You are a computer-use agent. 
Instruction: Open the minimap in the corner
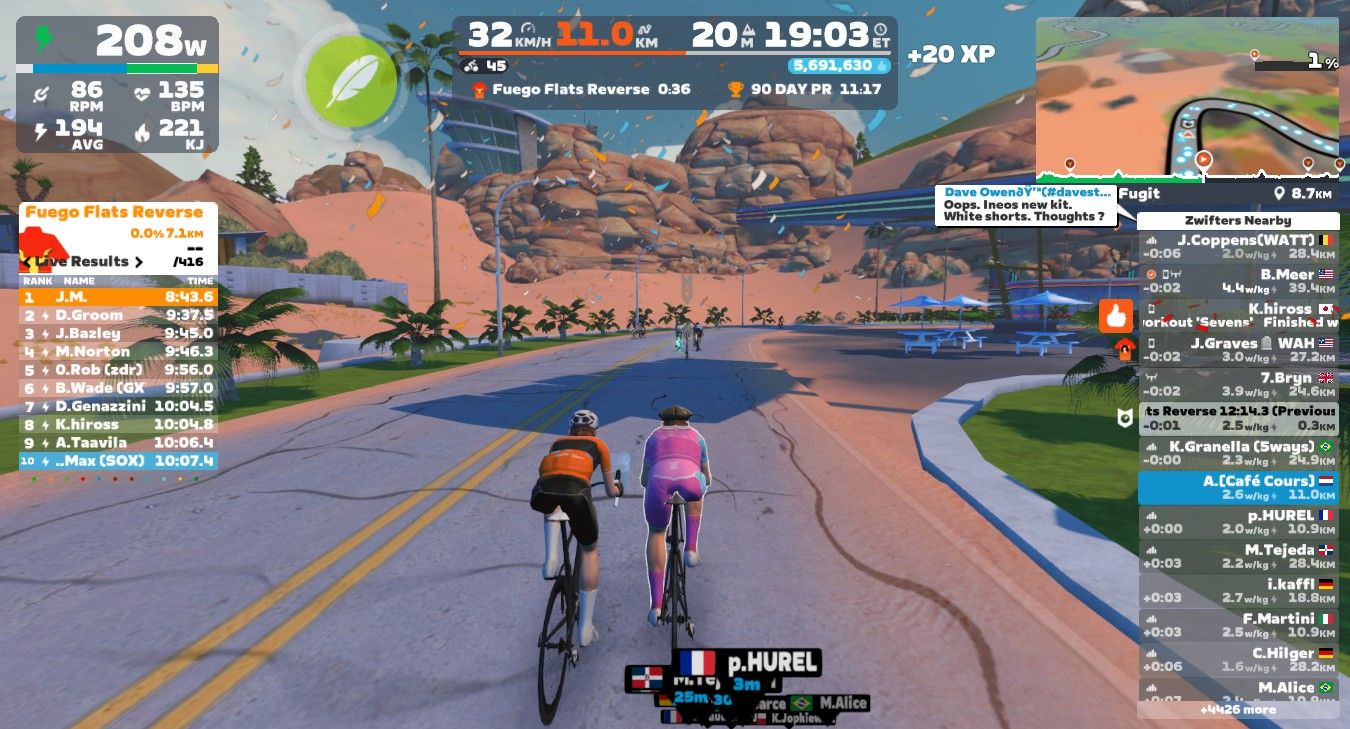tap(1187, 98)
